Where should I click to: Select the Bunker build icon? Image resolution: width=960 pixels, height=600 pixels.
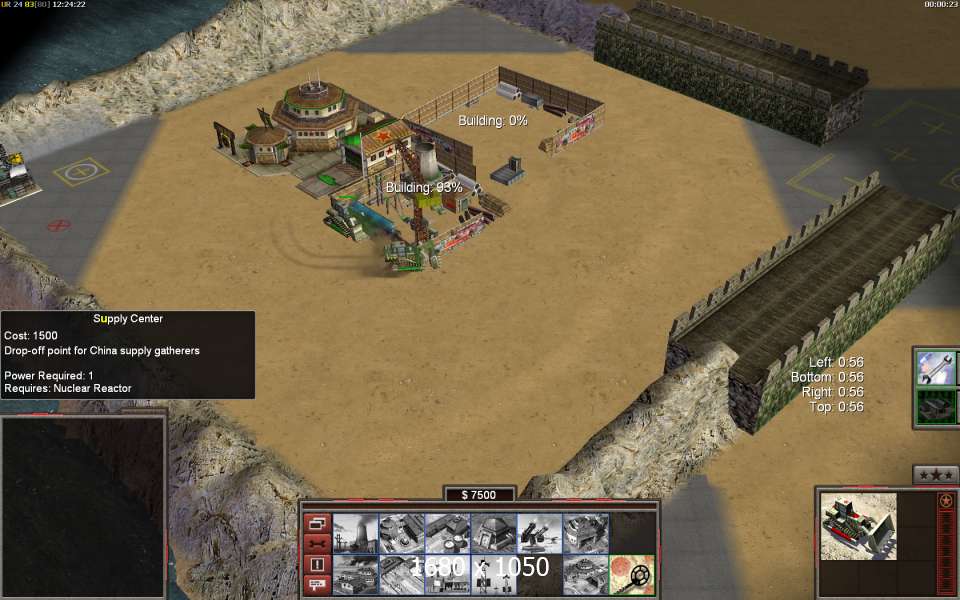[x=493, y=533]
